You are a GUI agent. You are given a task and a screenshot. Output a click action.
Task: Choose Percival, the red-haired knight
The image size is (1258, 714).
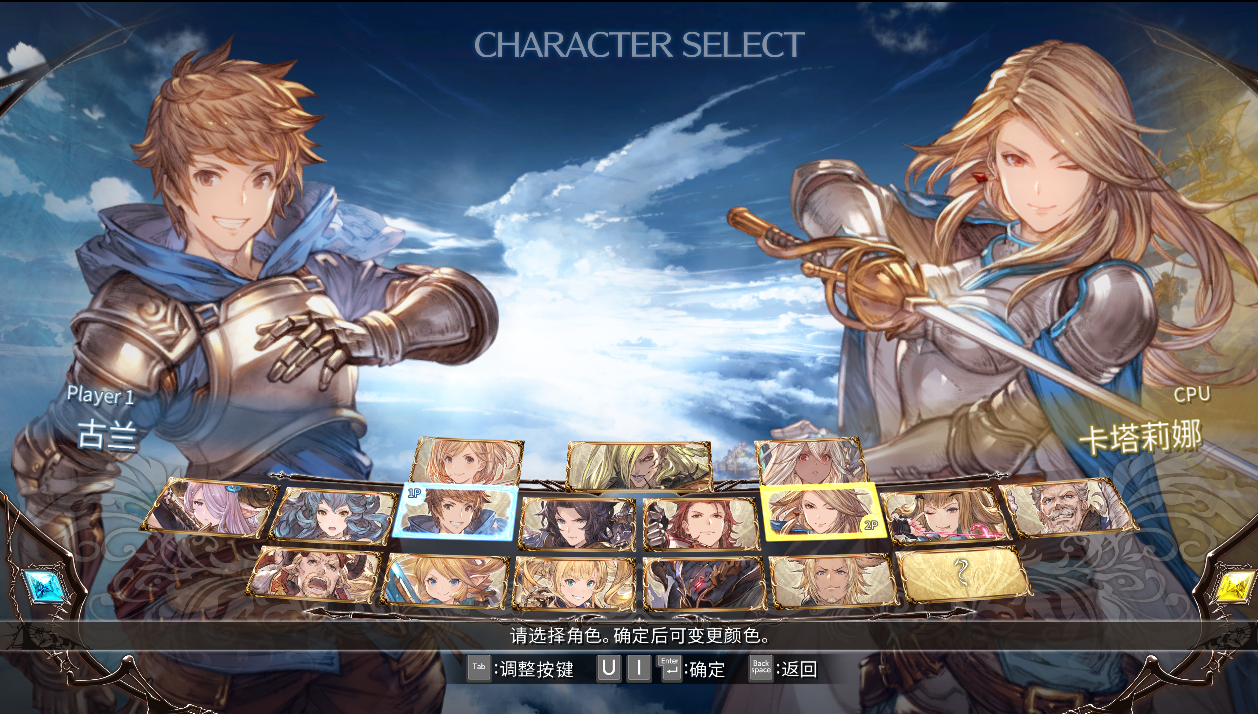[x=699, y=523]
